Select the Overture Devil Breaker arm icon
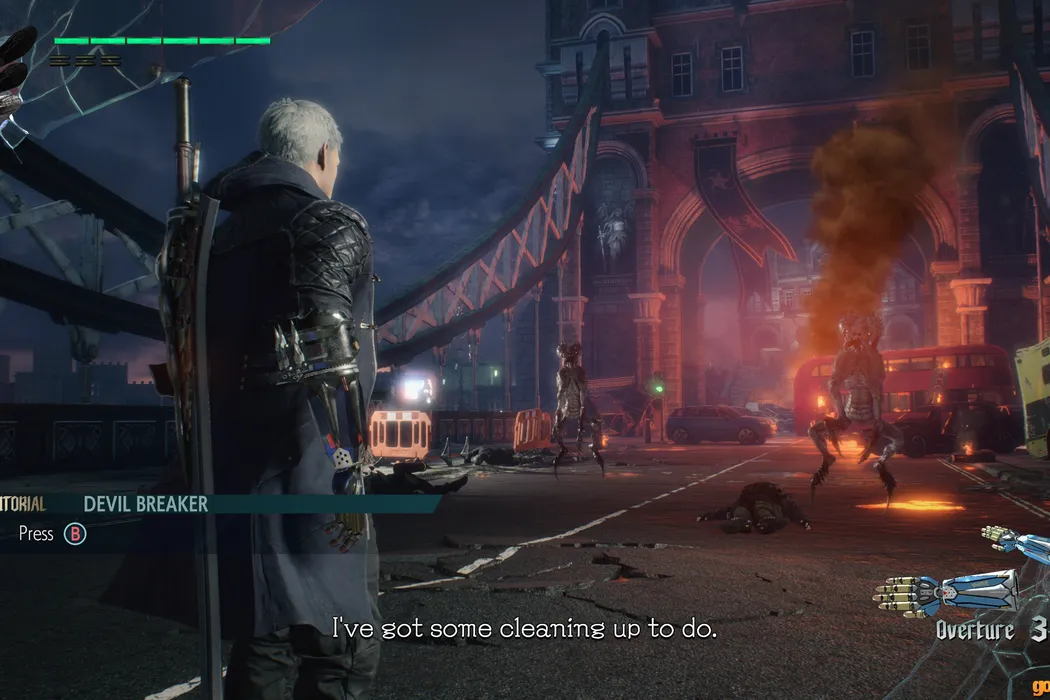 tap(945, 592)
